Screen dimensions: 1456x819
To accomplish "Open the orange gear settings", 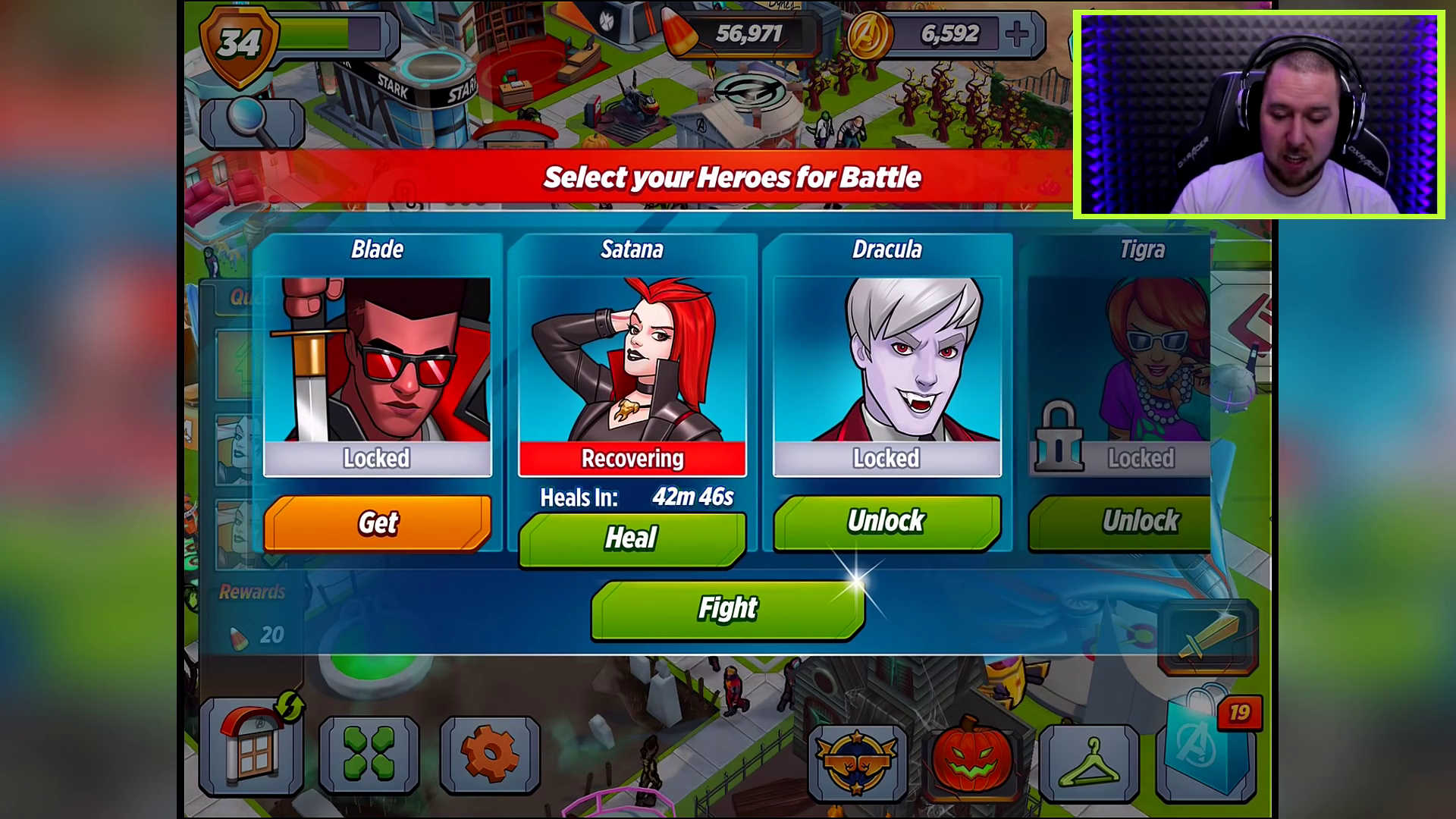I will 489,754.
